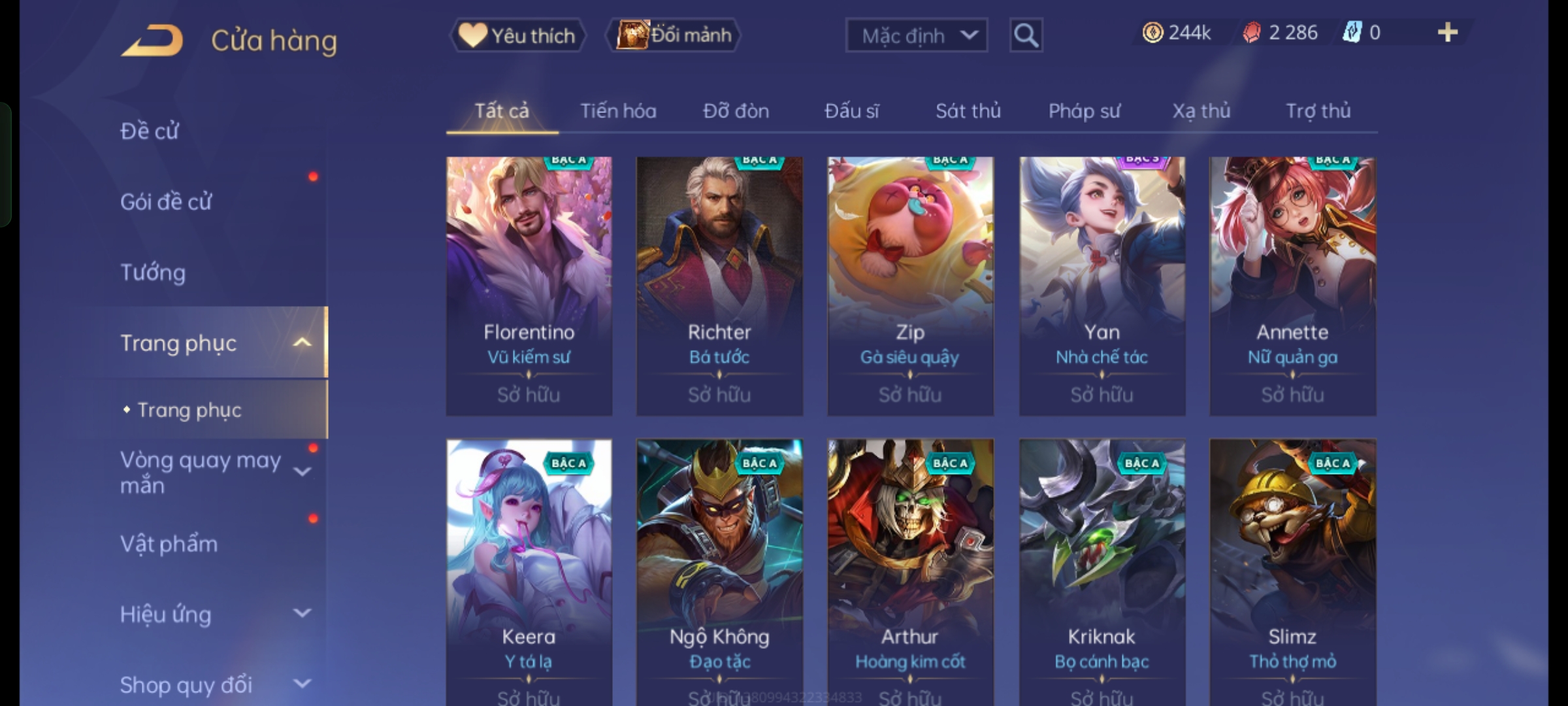
Task: Go back using the arrow button
Action: tap(152, 41)
